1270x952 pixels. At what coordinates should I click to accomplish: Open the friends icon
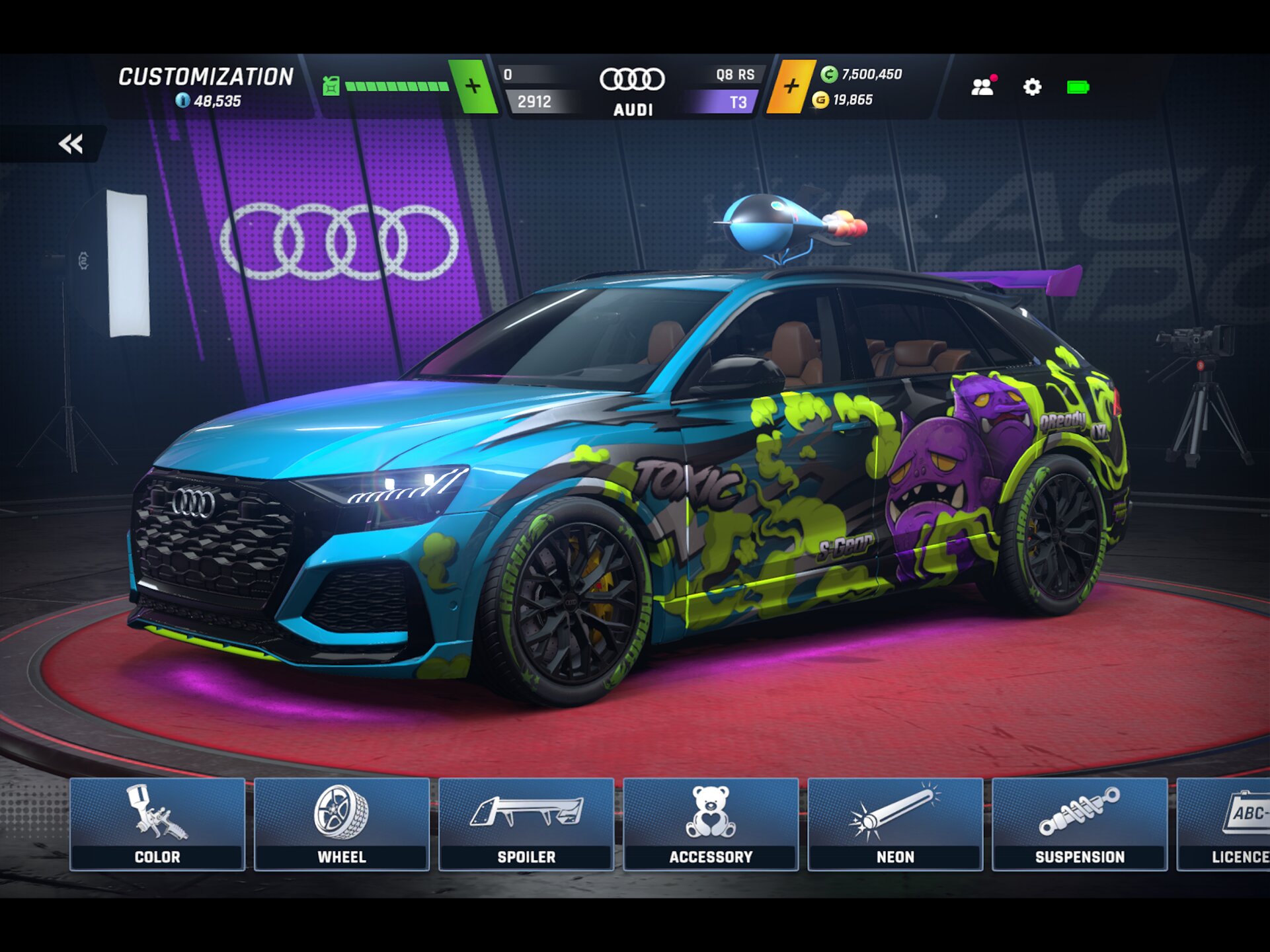tap(982, 87)
